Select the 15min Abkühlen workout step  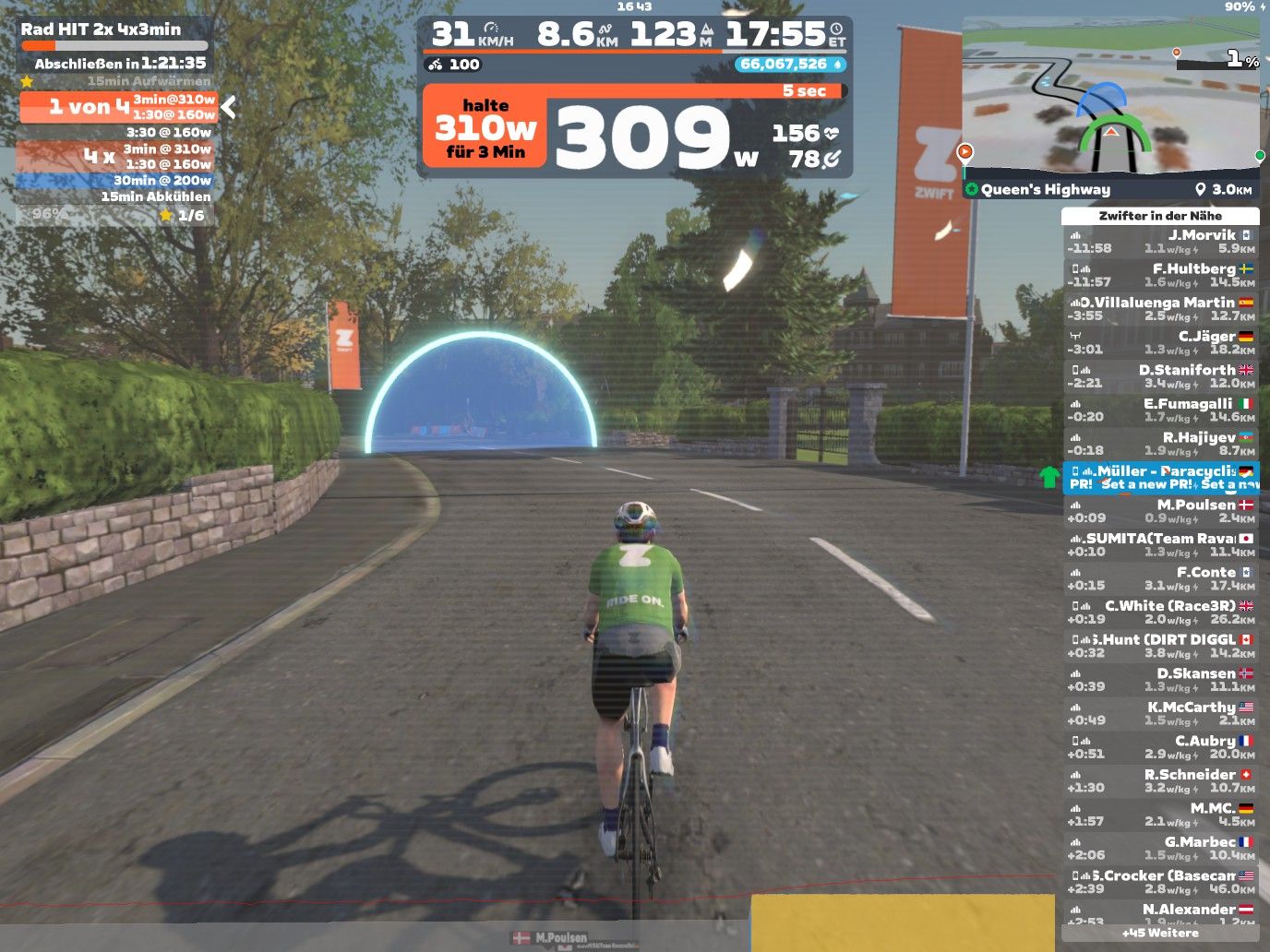point(116,196)
